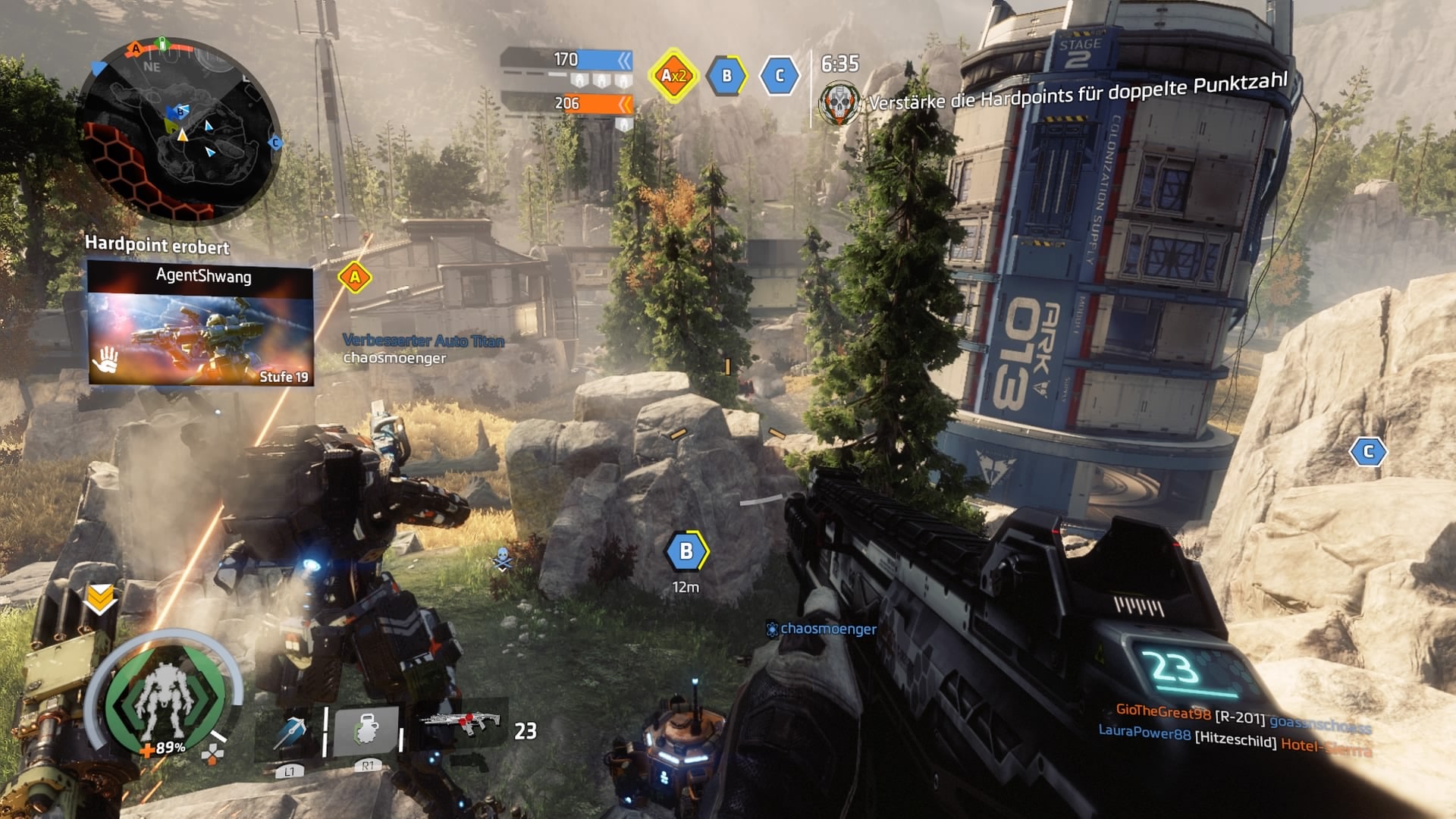This screenshot has width=1456, height=819.
Task: Click the orange hardpoint A waypoint marker
Action: (354, 278)
